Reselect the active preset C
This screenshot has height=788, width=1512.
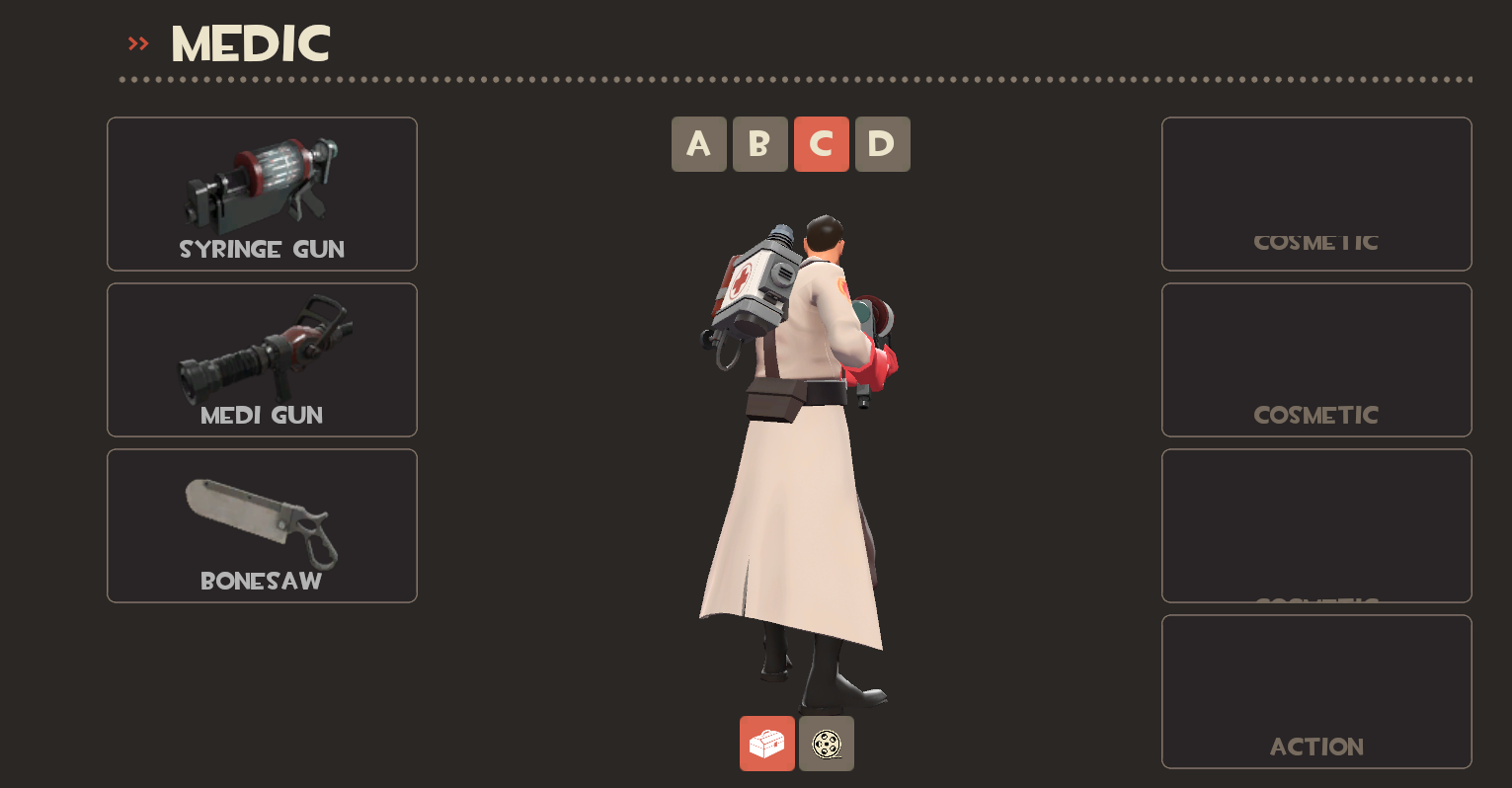(822, 144)
